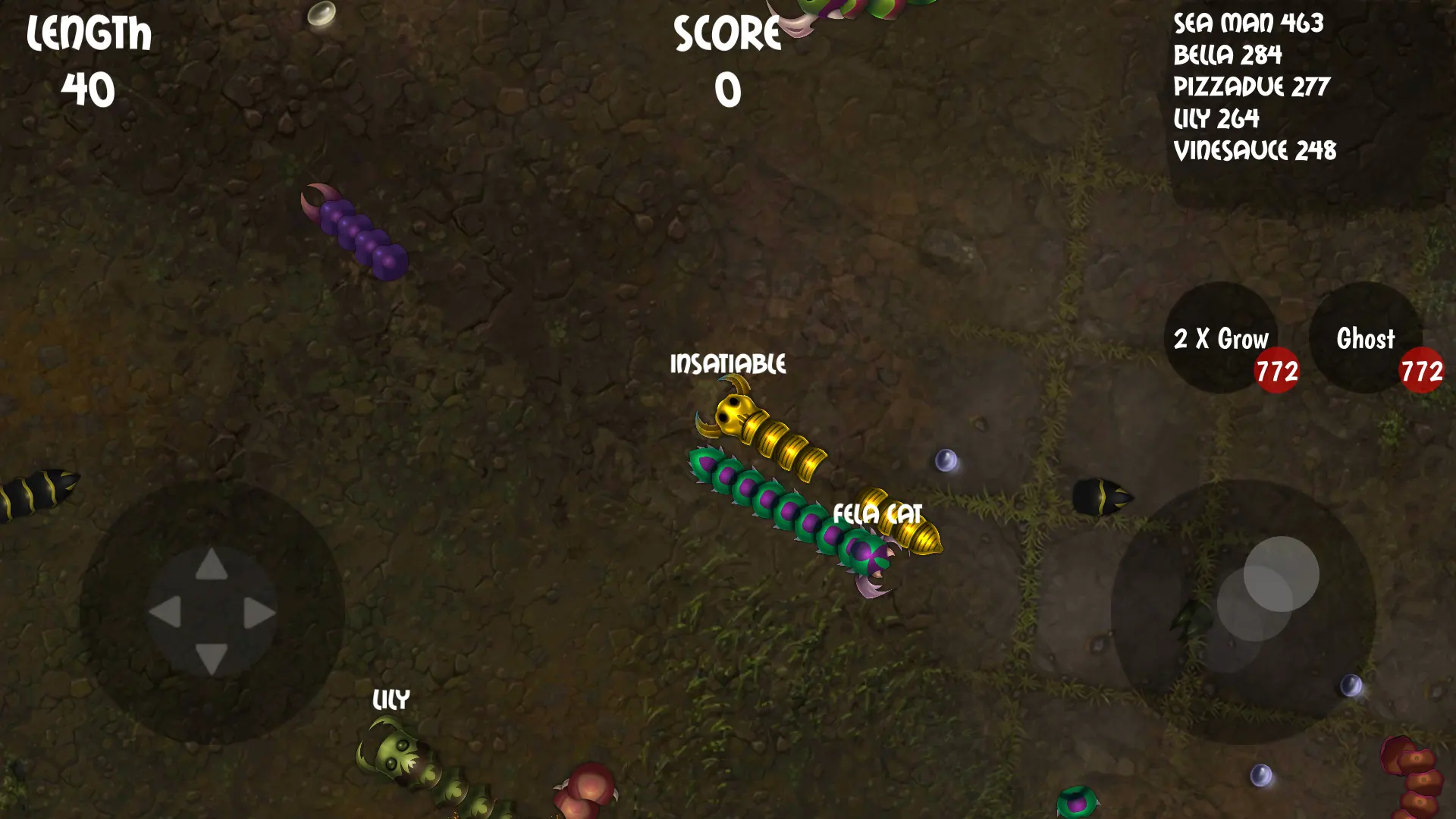Tap the right arrow on the d-pad
Viewport: 1456px width, 819px height.
click(x=259, y=613)
